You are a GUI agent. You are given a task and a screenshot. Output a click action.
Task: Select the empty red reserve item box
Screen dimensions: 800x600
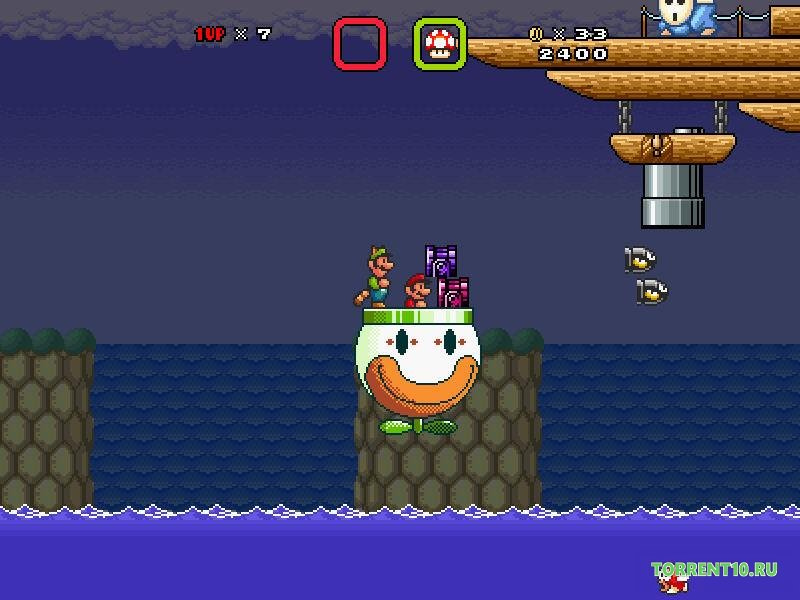coord(360,44)
